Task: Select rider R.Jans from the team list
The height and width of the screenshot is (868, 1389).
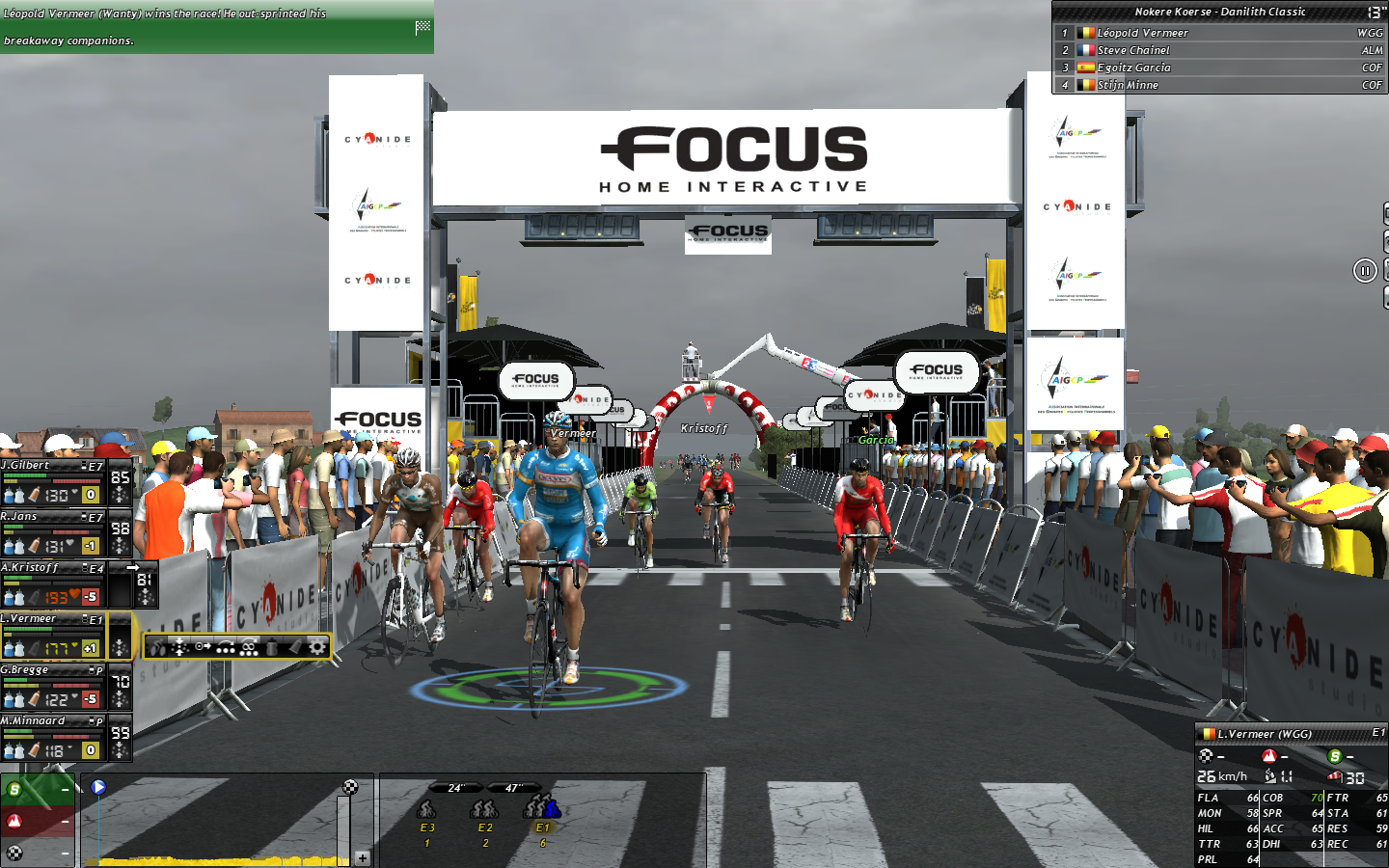Action: tap(53, 531)
